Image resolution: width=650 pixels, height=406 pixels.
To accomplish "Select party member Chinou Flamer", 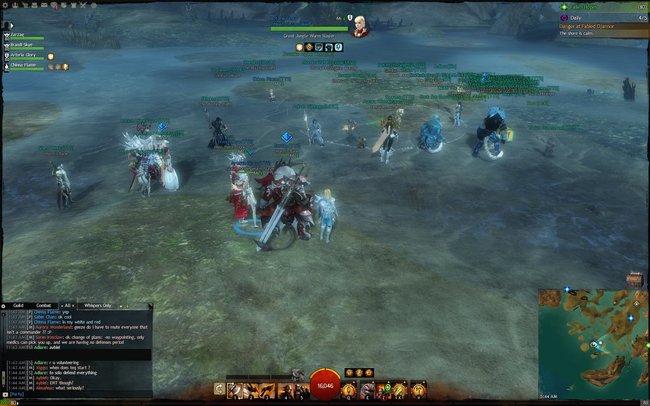I will coord(24,66).
